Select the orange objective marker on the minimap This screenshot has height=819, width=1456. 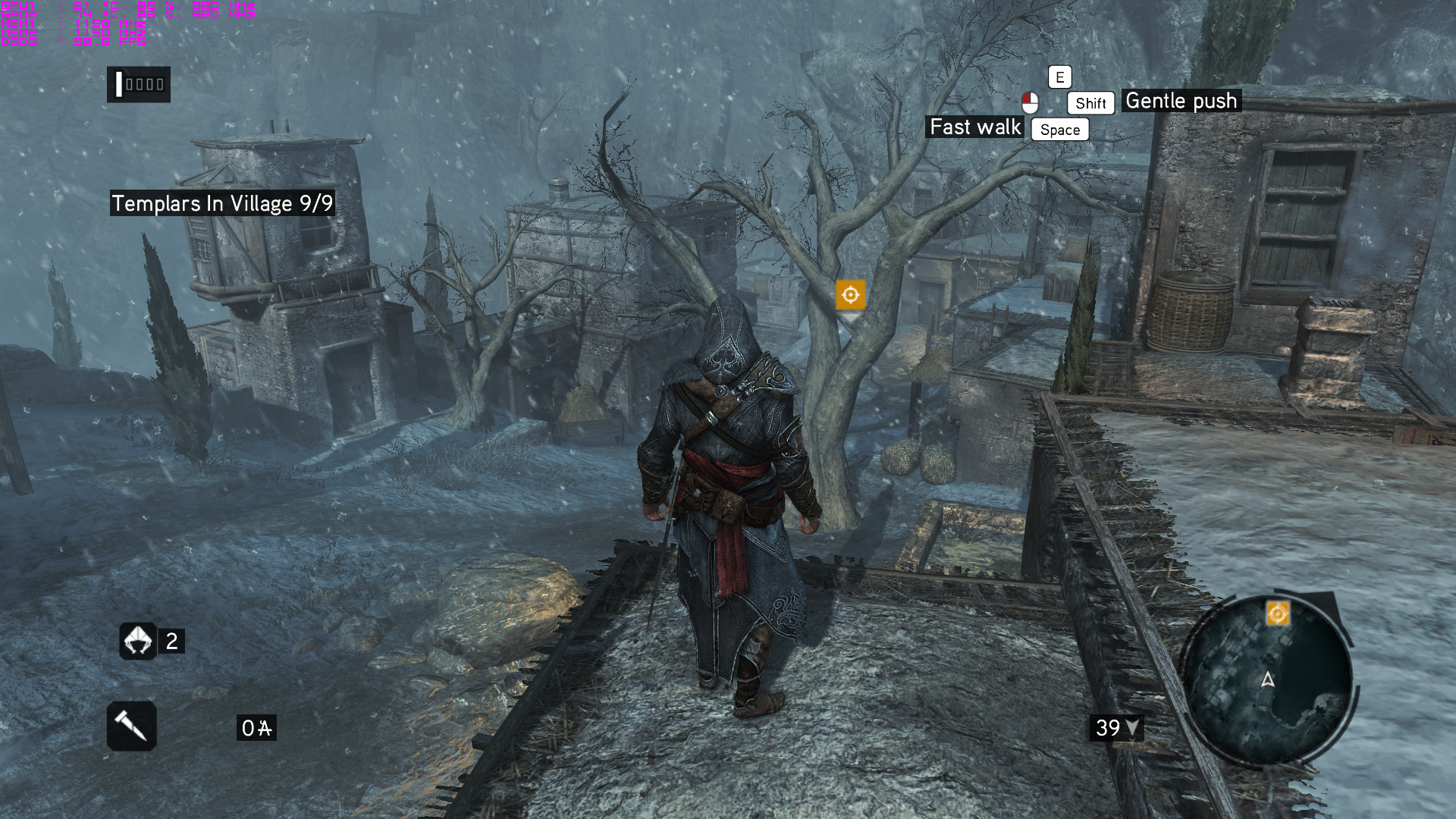click(x=1277, y=613)
